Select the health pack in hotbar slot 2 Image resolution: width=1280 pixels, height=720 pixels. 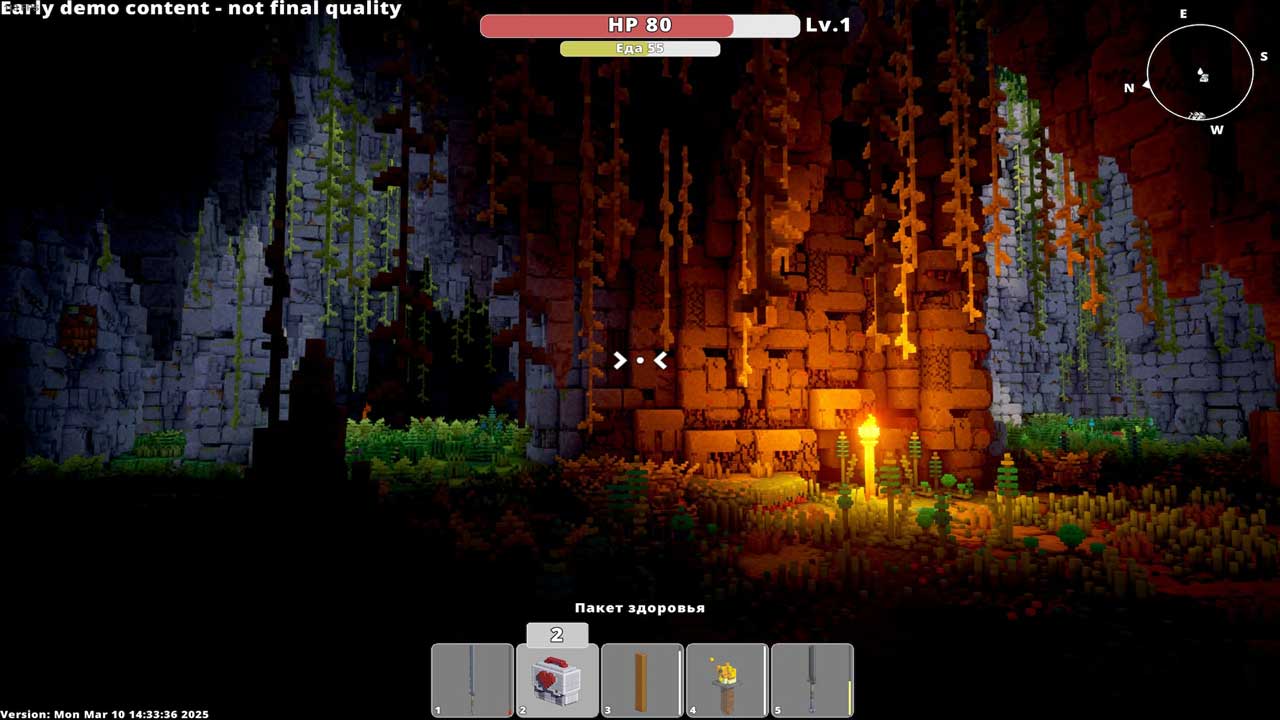(x=557, y=680)
